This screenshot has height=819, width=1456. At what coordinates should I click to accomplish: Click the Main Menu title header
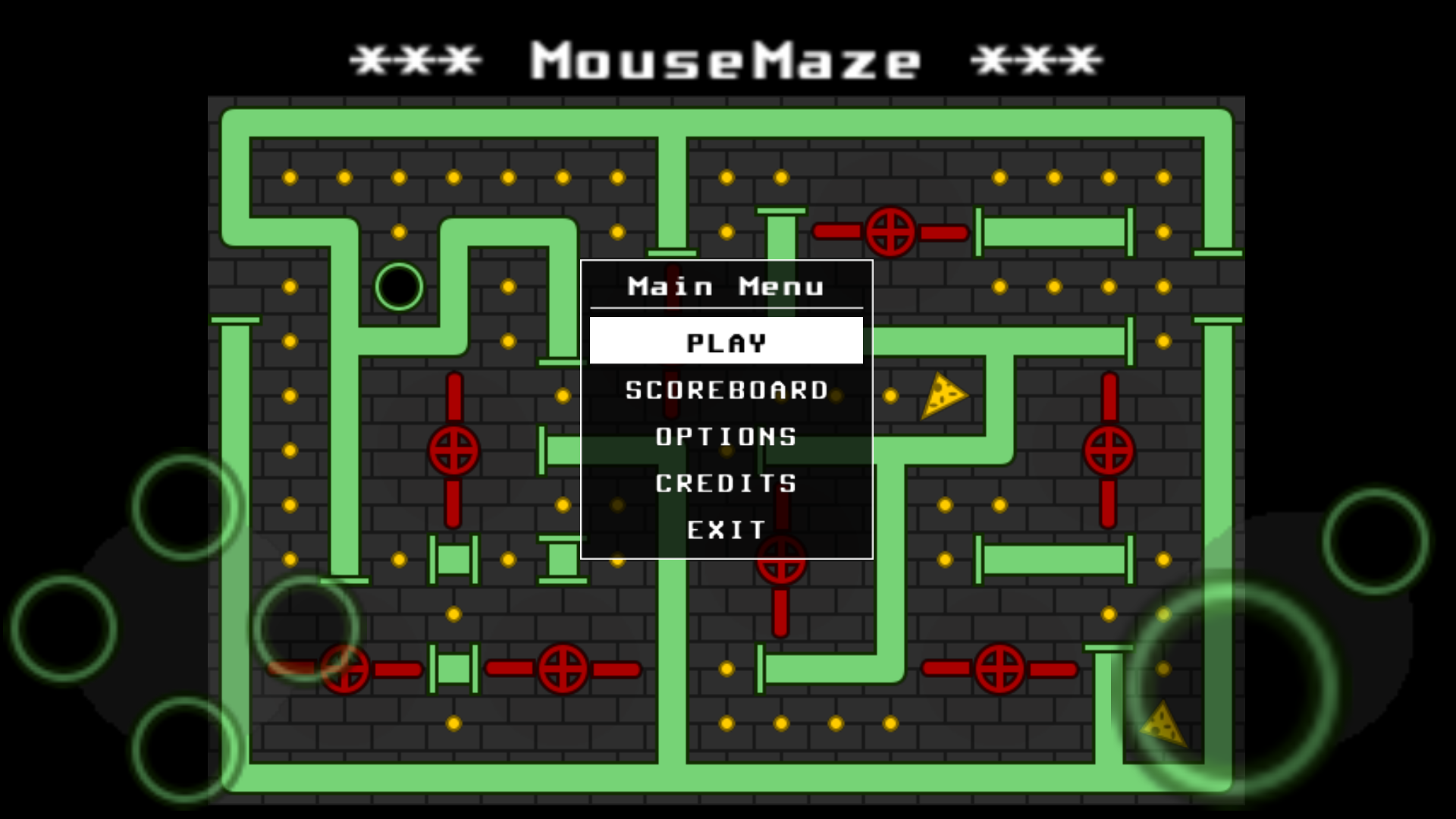tap(725, 286)
